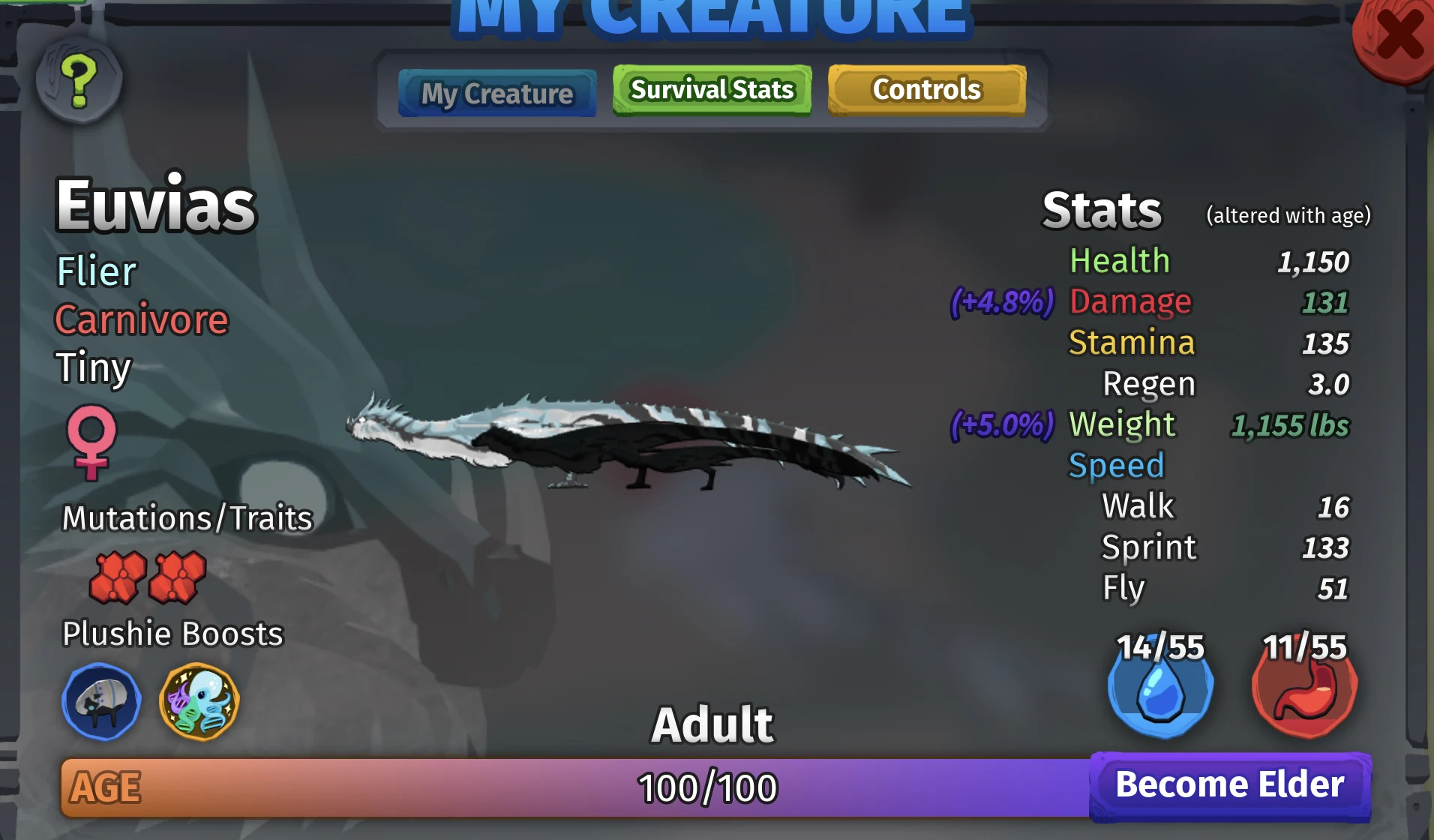Click the Euvias creature name

[x=156, y=203]
